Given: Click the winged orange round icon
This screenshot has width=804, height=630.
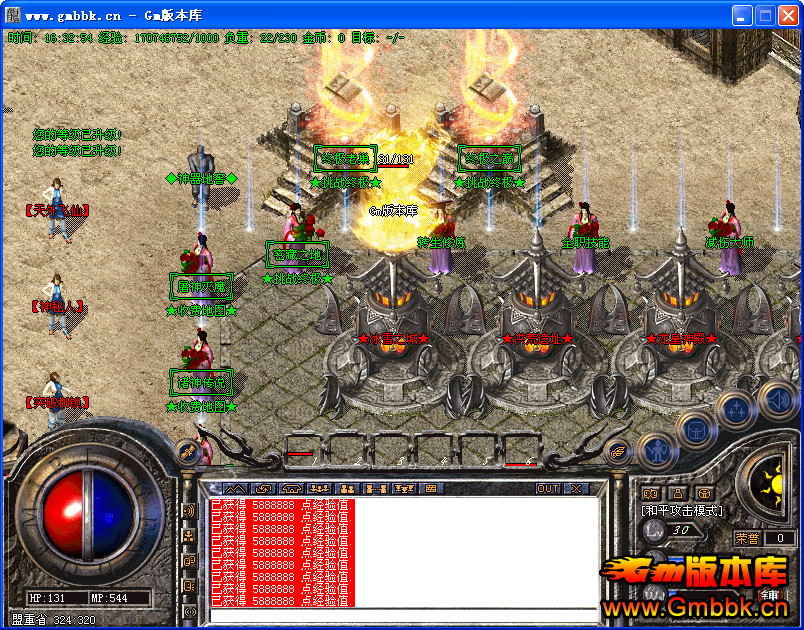Looking at the screenshot, I should tap(618, 452).
